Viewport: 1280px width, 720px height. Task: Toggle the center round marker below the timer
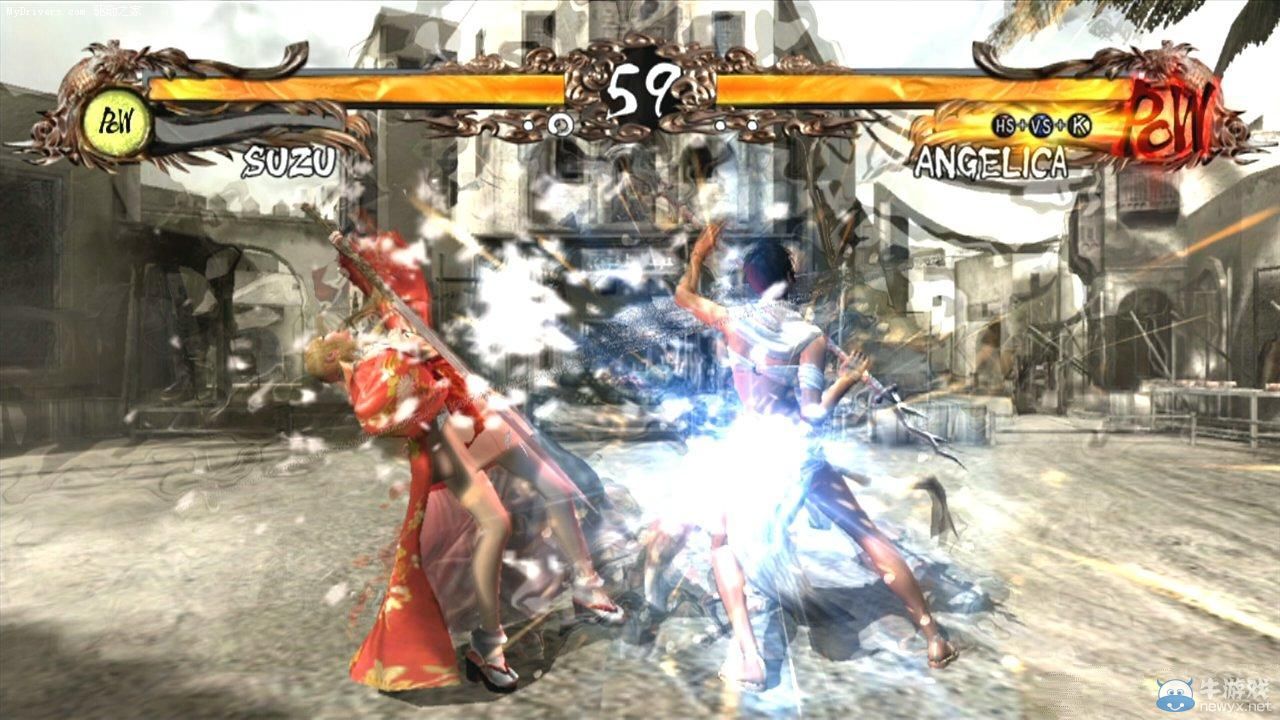click(x=561, y=126)
